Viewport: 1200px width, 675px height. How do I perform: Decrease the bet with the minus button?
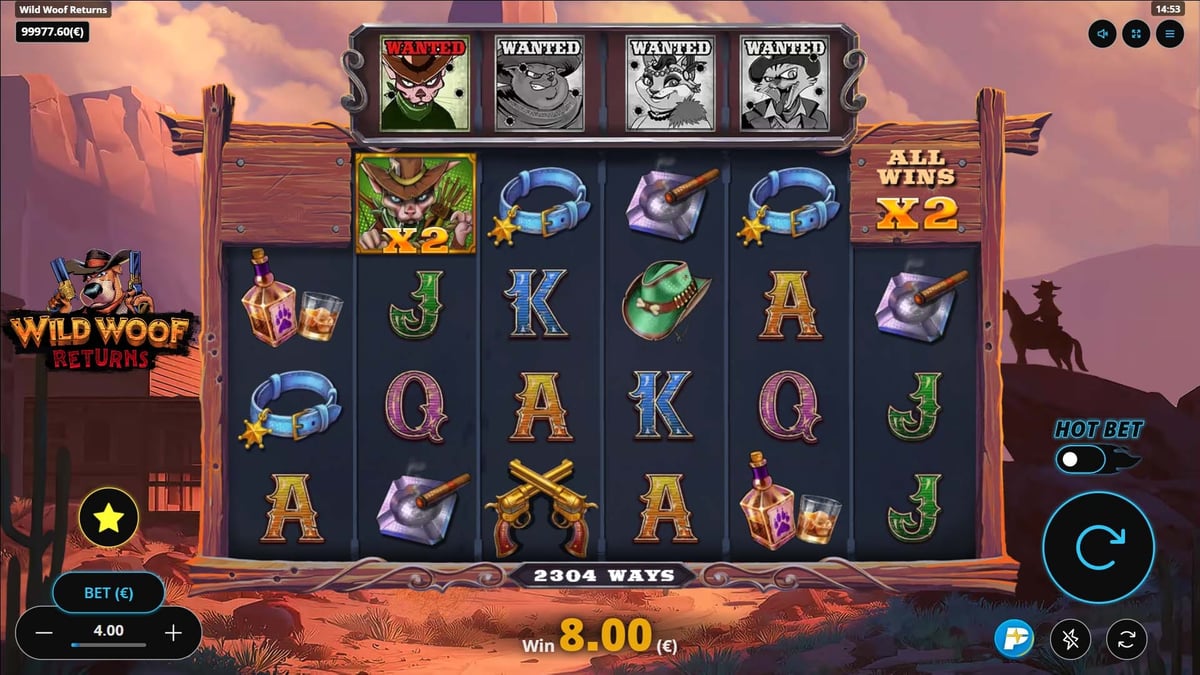(44, 632)
